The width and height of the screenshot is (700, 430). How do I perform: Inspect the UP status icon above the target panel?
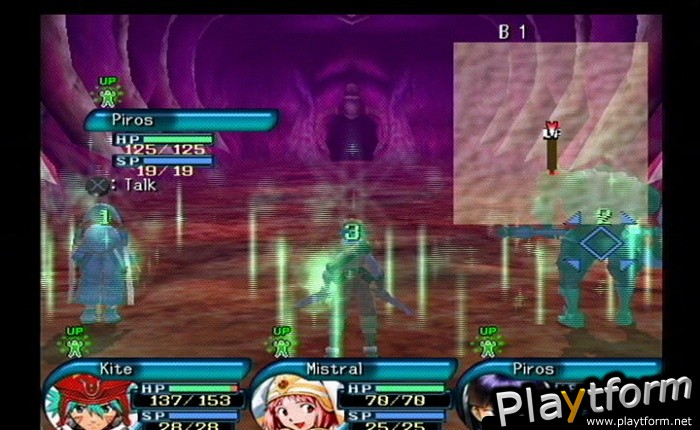point(106,93)
